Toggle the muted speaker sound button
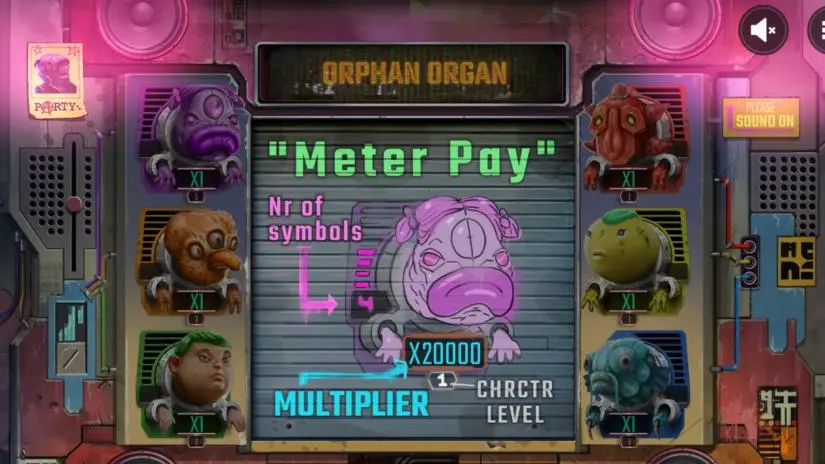Screen dimensions: 825x464 763,30
